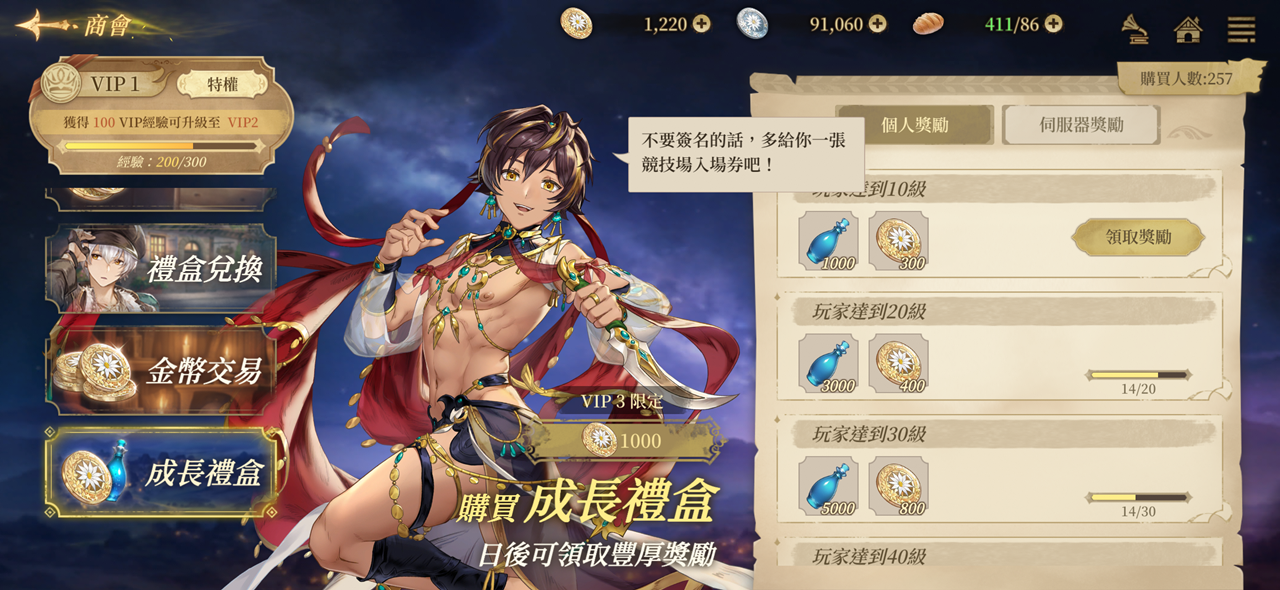Image resolution: width=1280 pixels, height=590 pixels.
Task: Refill bread stamina with plus button
Action: (x=1053, y=24)
